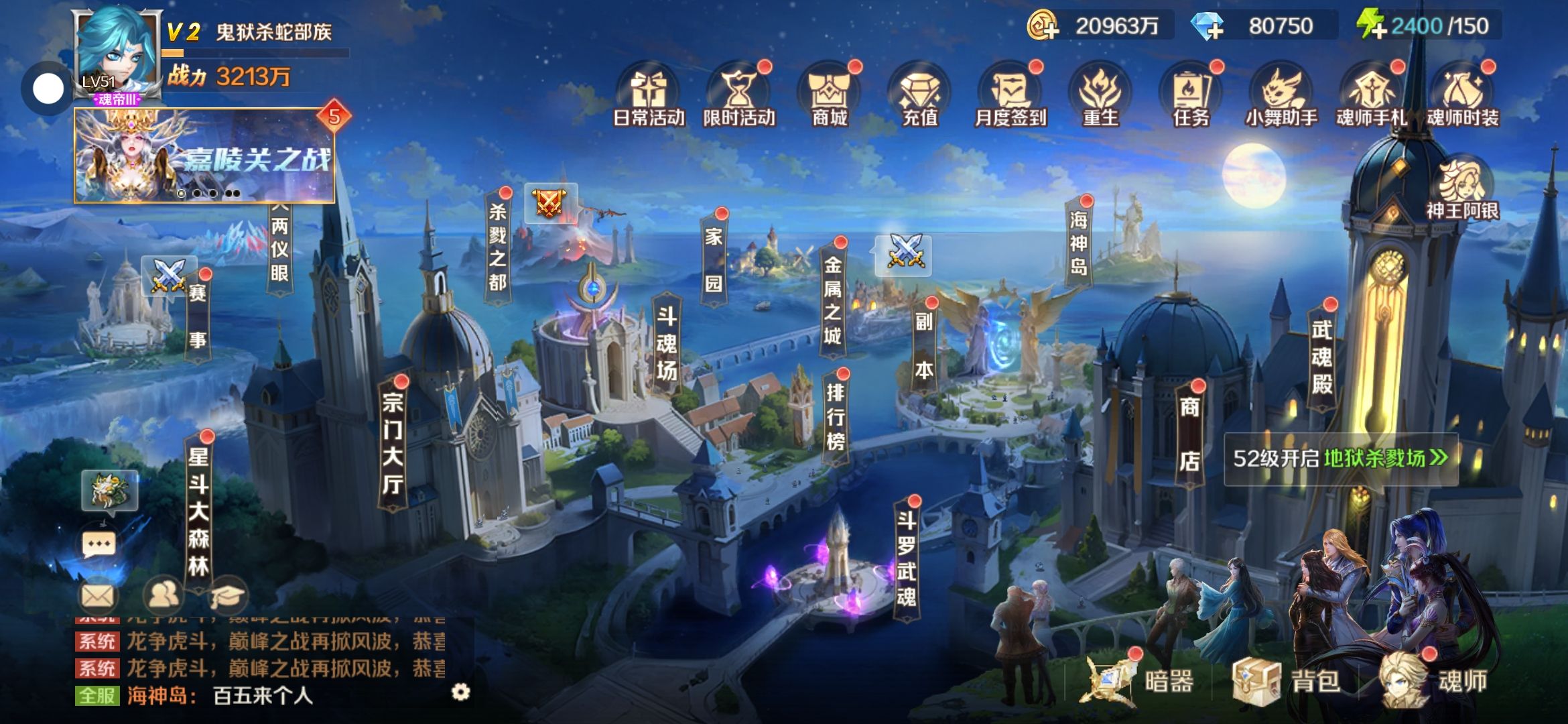Open the mail envelope icon
Image resolution: width=1568 pixels, height=724 pixels.
pos(98,595)
